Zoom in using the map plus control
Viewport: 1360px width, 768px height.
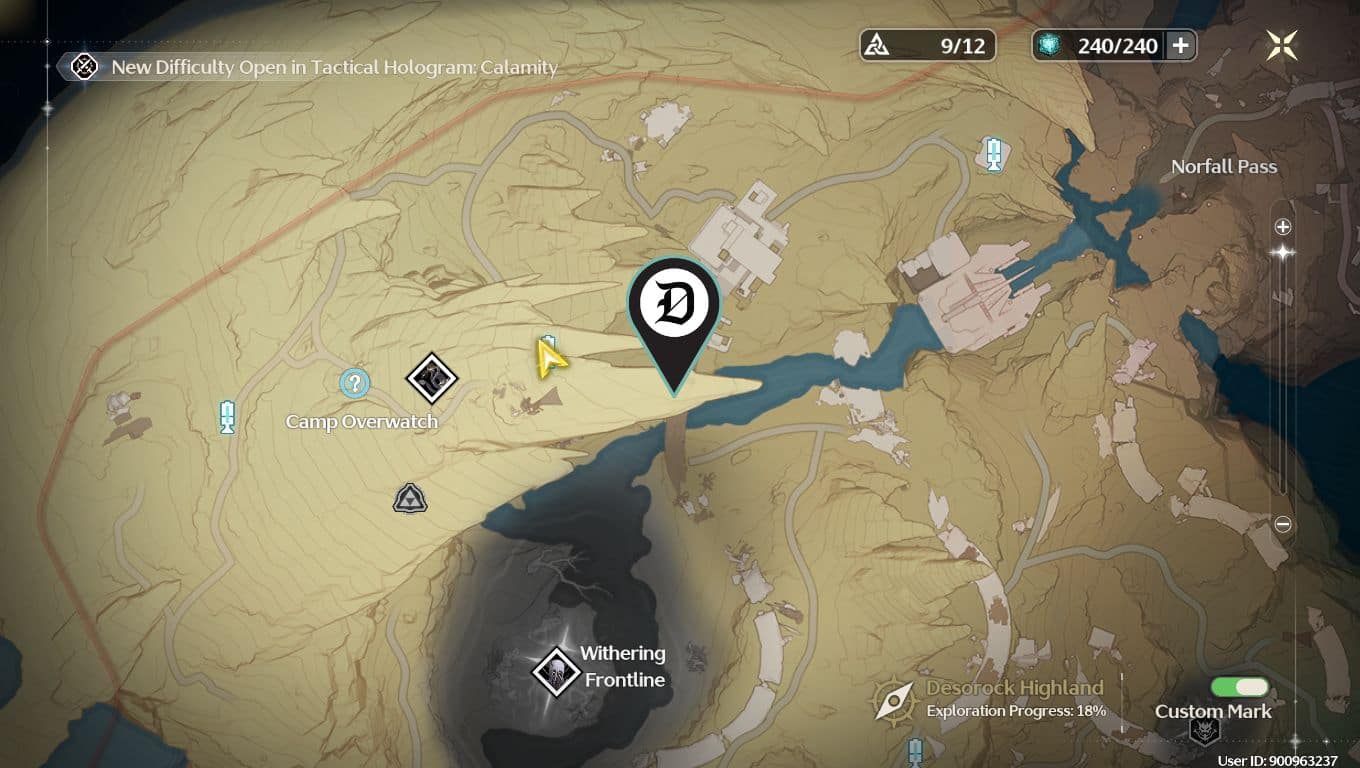pyautogui.click(x=1281, y=226)
